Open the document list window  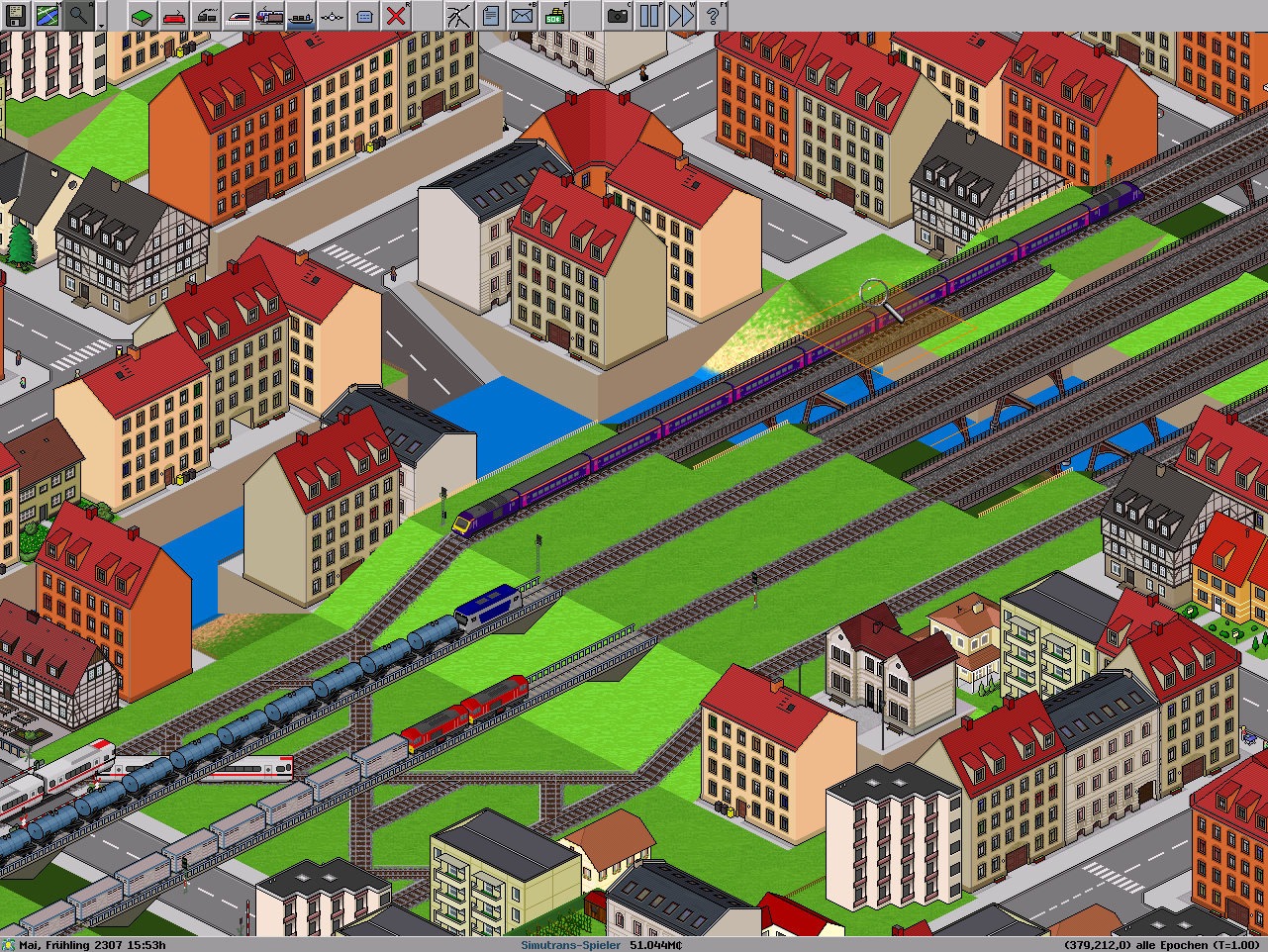490,15
